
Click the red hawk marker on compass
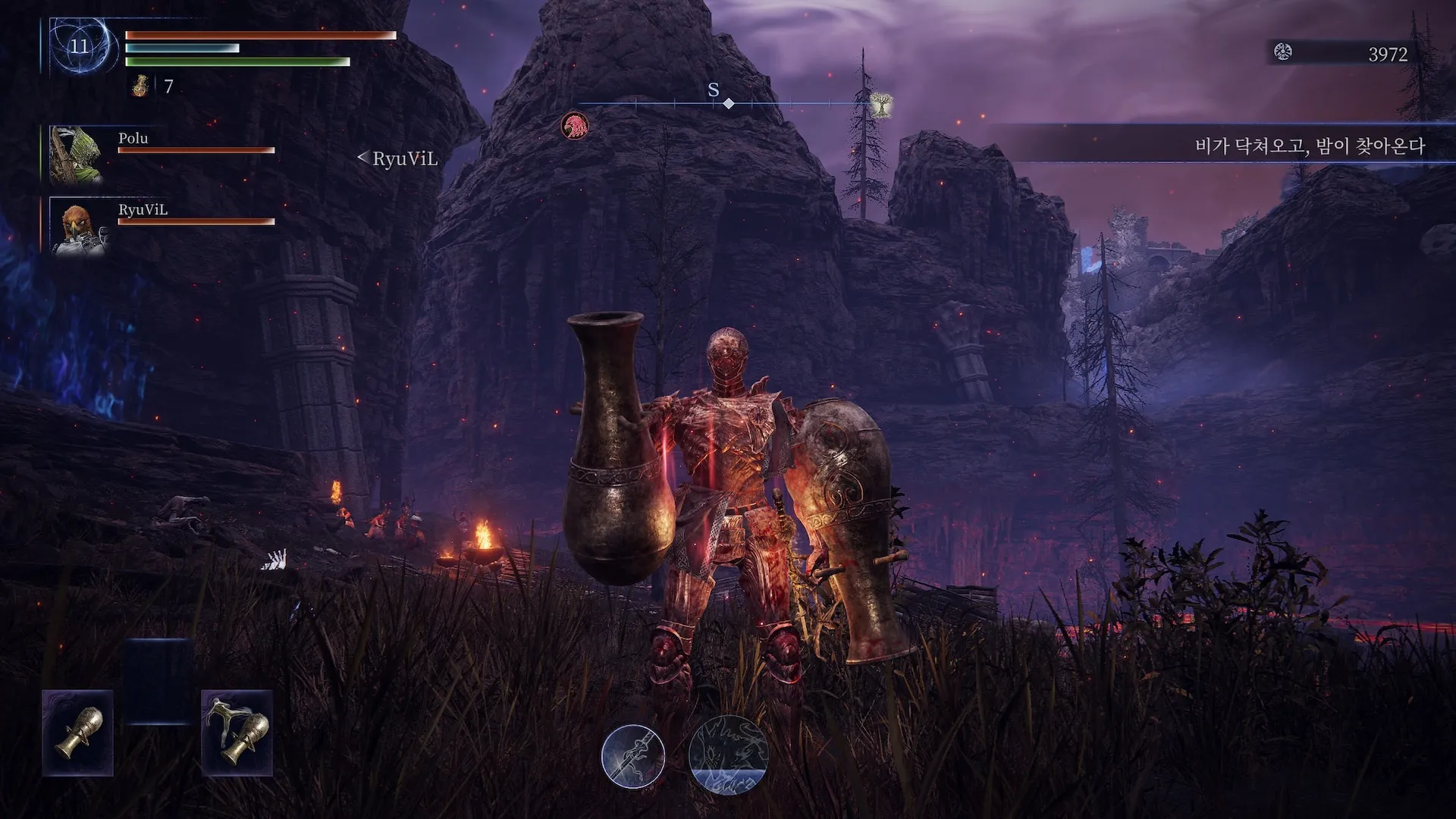[x=575, y=126]
